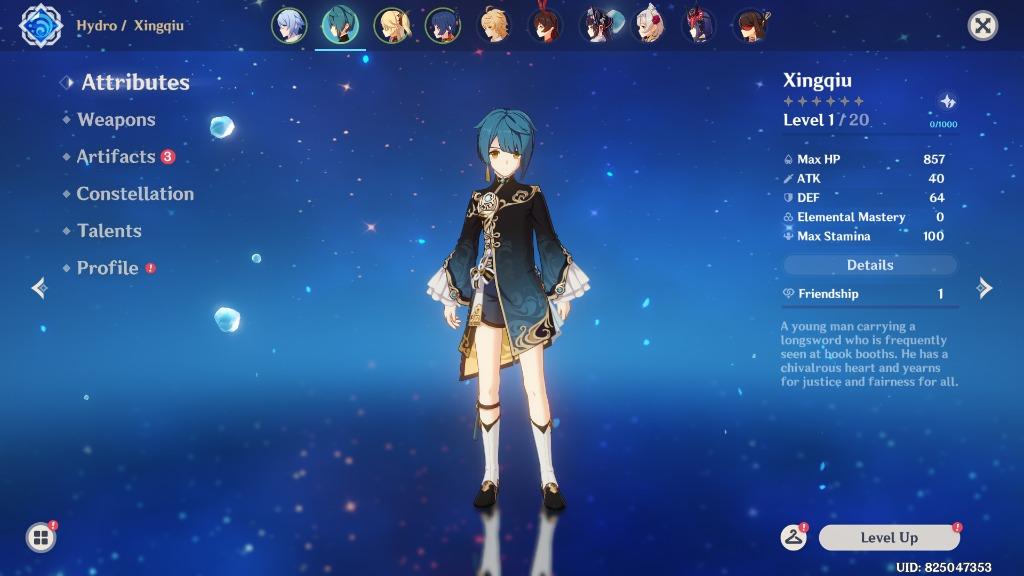Select the blonde ponytail character portrait

391,26
